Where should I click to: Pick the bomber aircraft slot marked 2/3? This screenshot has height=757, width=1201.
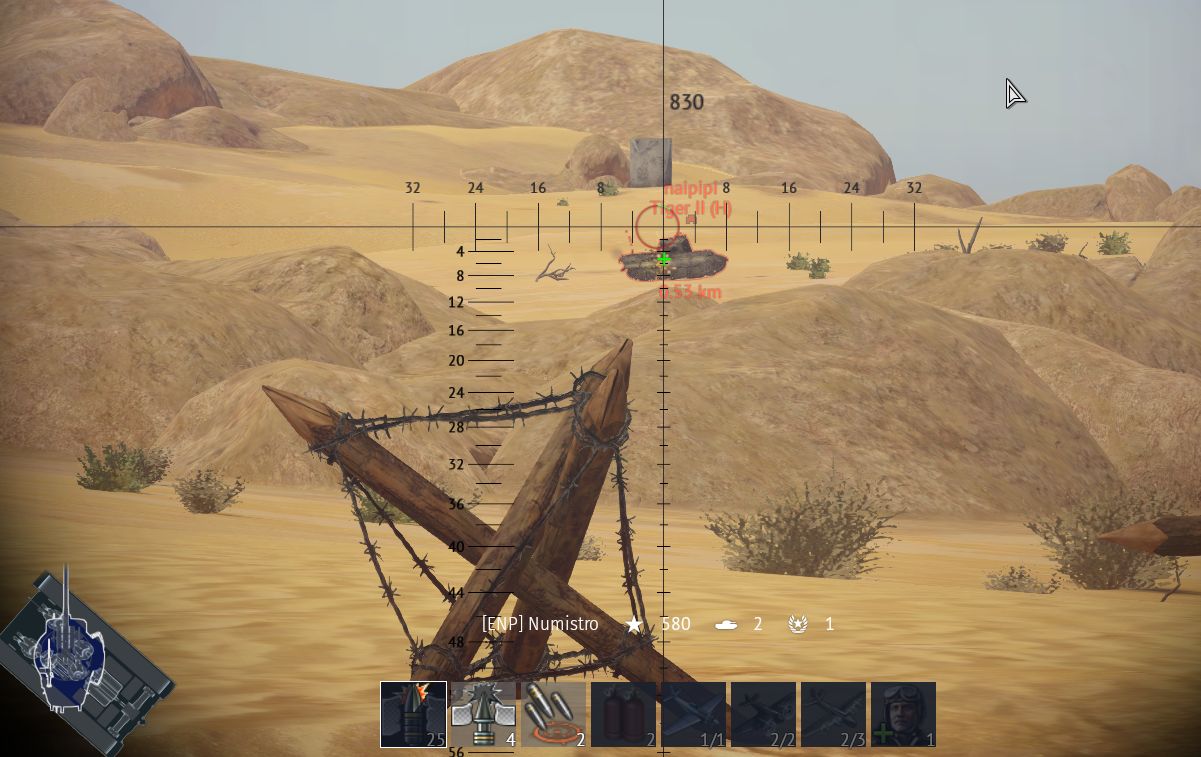point(833,714)
